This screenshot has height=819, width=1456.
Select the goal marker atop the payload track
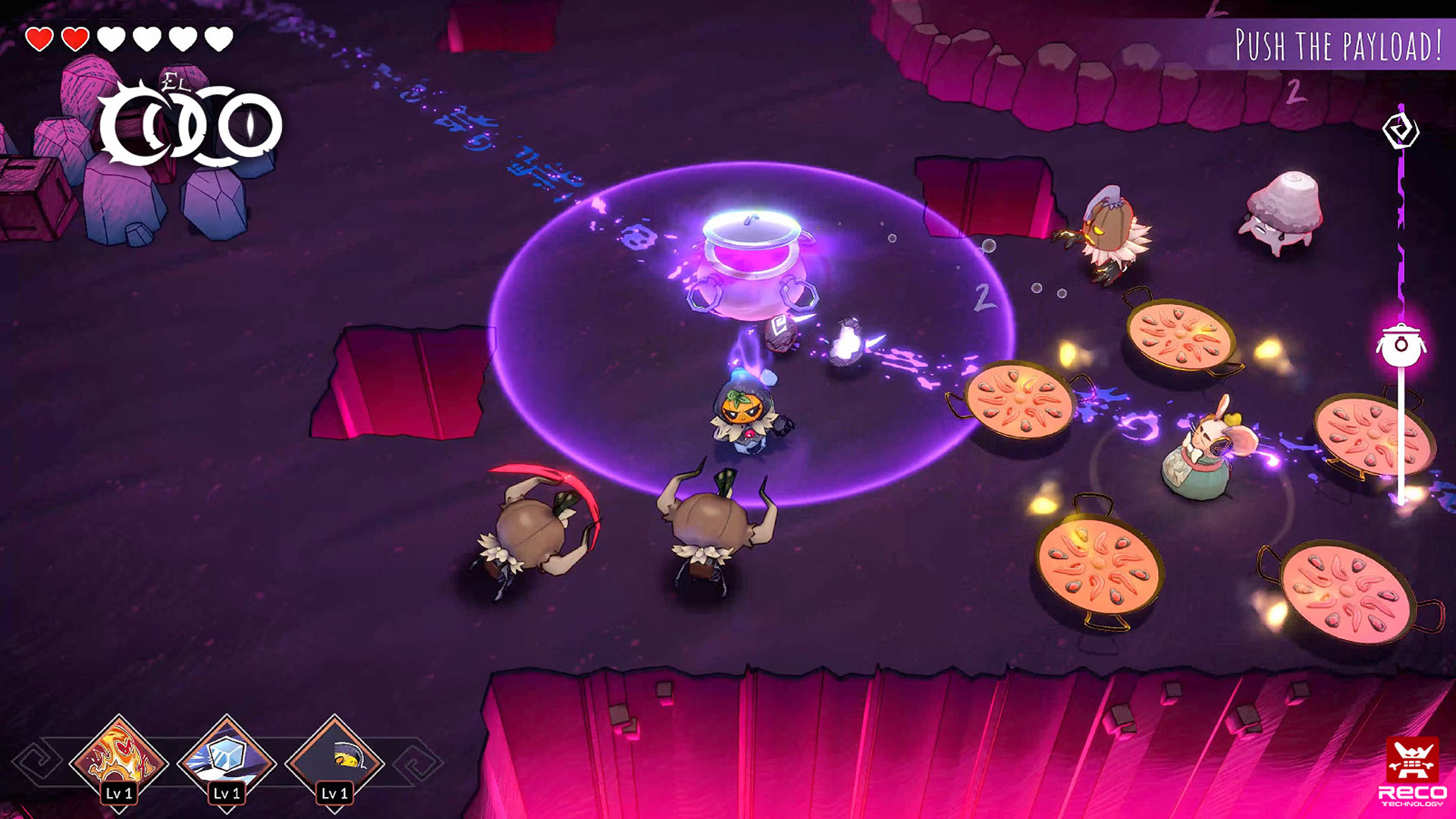1401,130
